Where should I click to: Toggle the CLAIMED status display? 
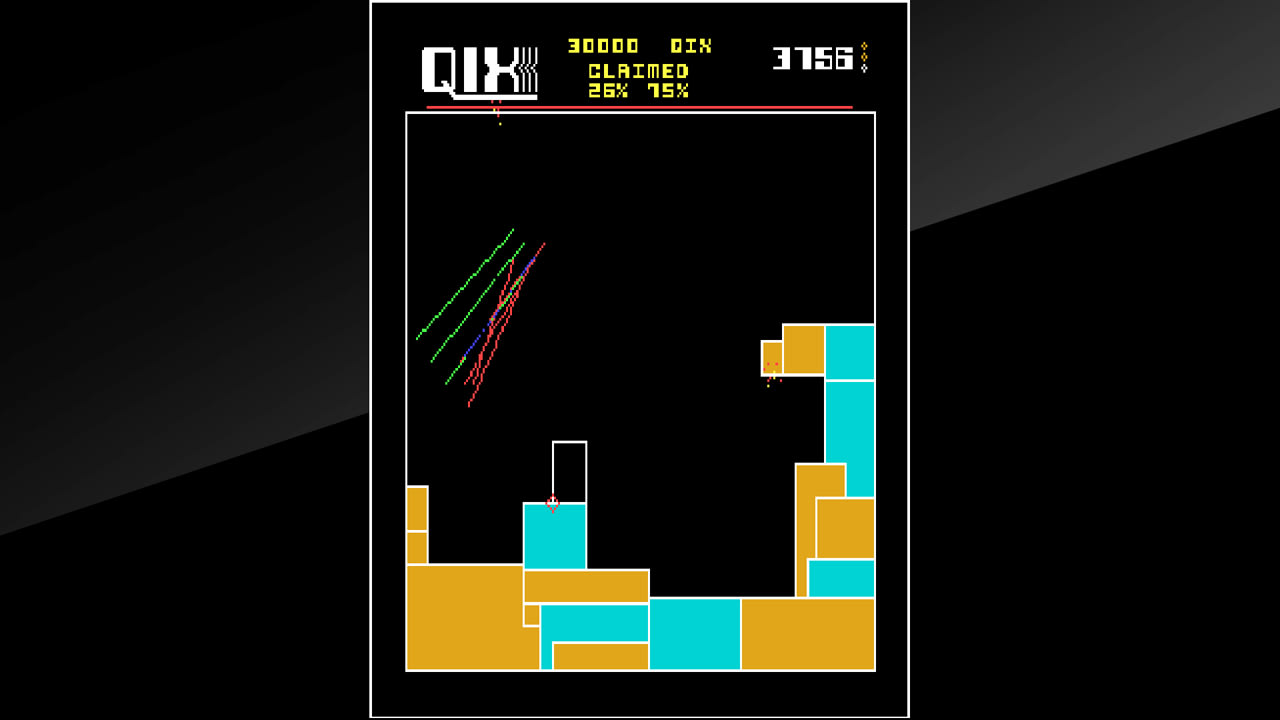coord(637,70)
